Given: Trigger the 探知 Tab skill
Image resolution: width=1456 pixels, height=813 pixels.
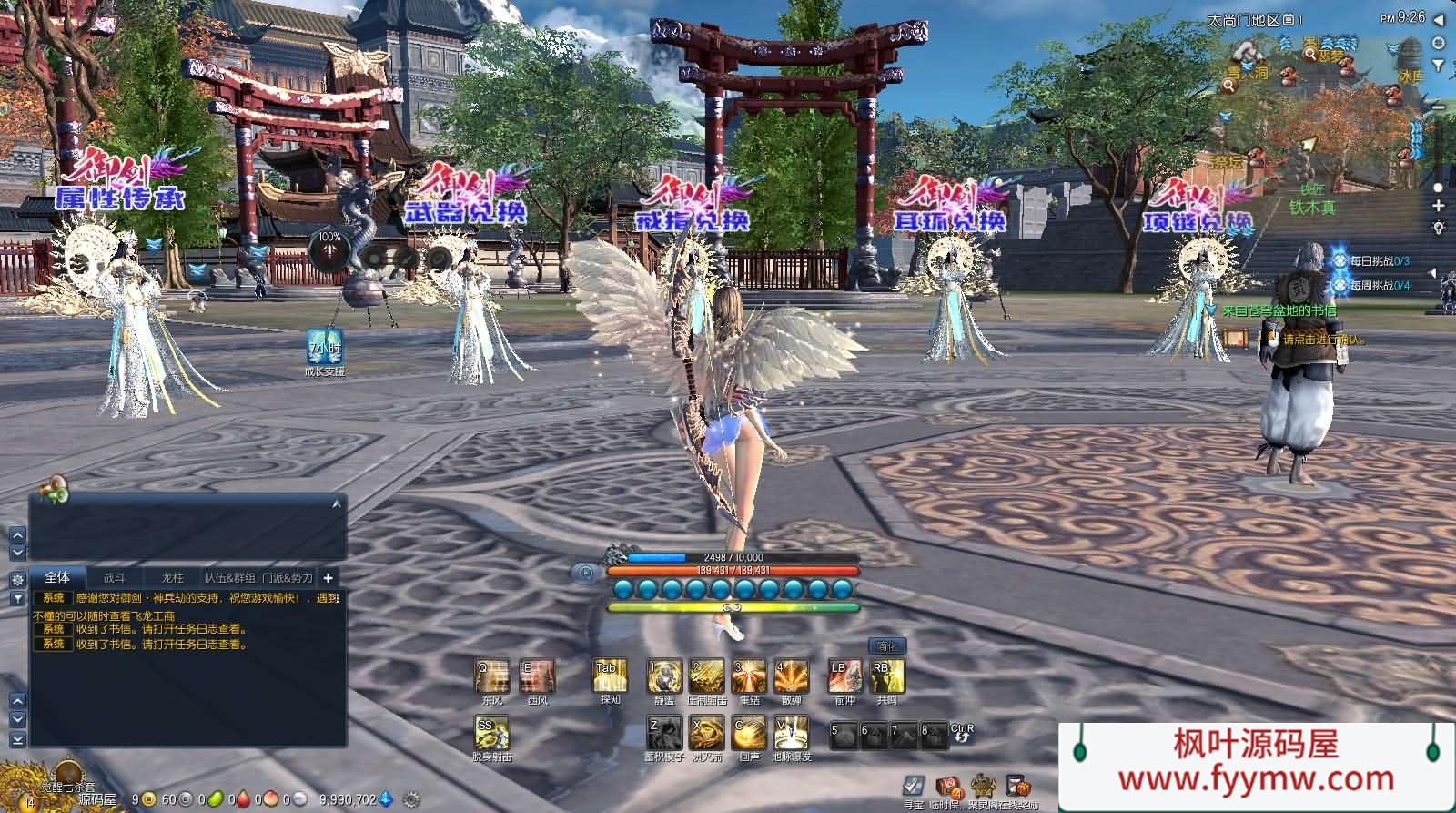Looking at the screenshot, I should pyautogui.click(x=610, y=677).
